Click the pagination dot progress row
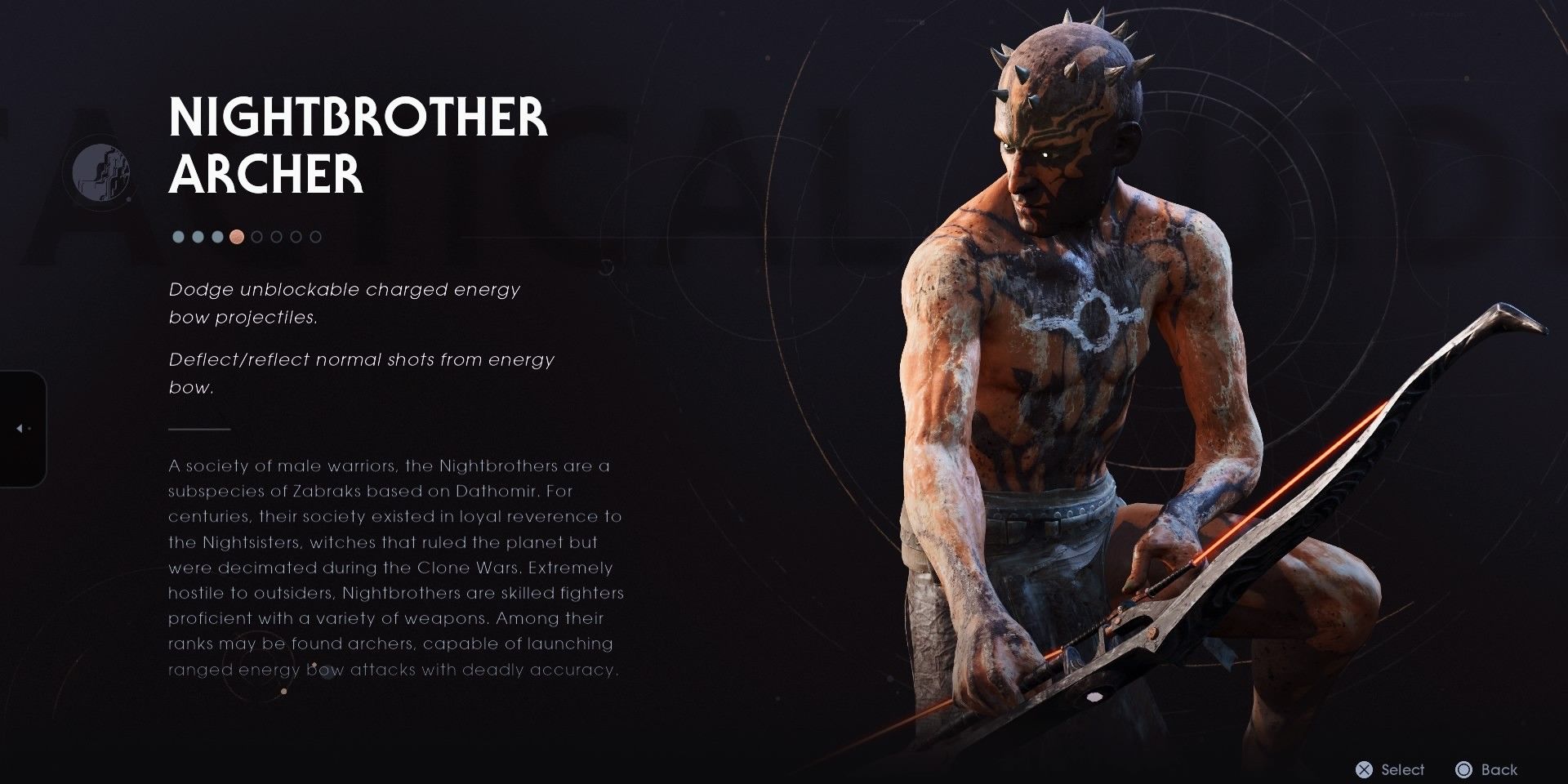This screenshot has width=1568, height=784. (243, 237)
